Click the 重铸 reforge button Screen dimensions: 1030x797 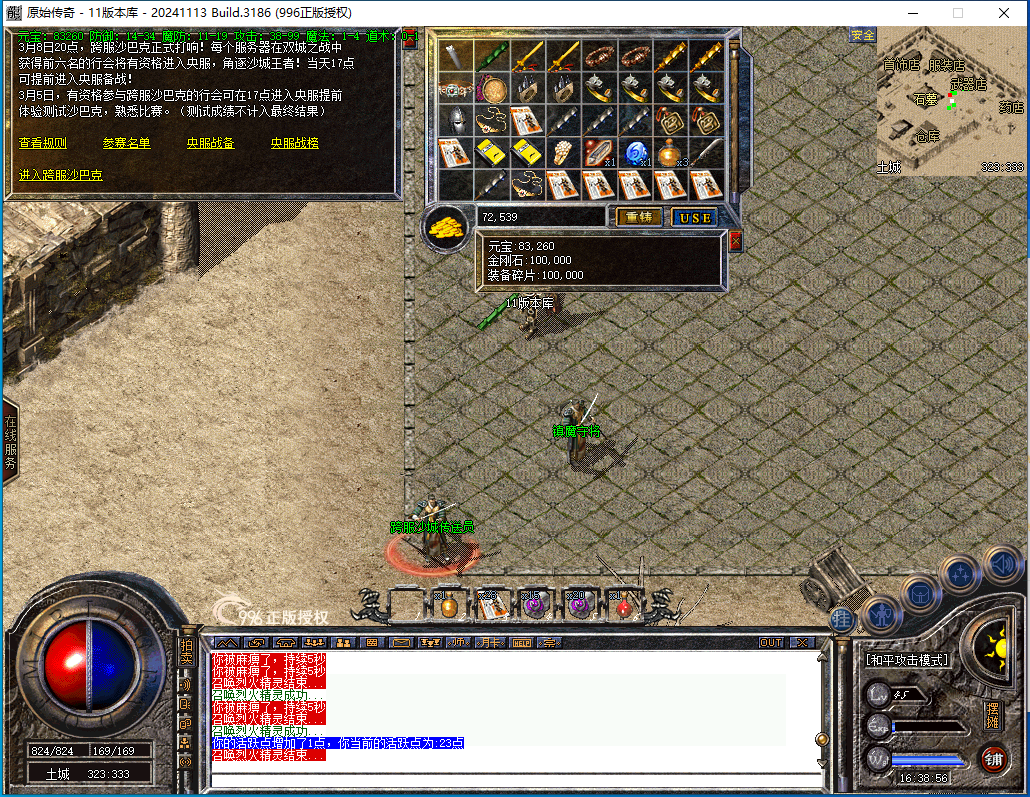tap(638, 217)
